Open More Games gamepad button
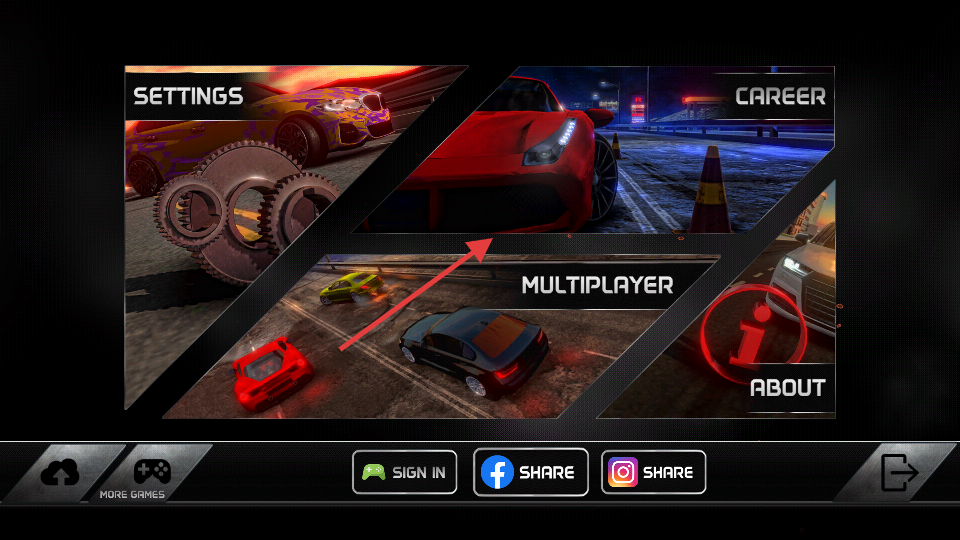Screen dimensions: 960x540 [x=152, y=472]
